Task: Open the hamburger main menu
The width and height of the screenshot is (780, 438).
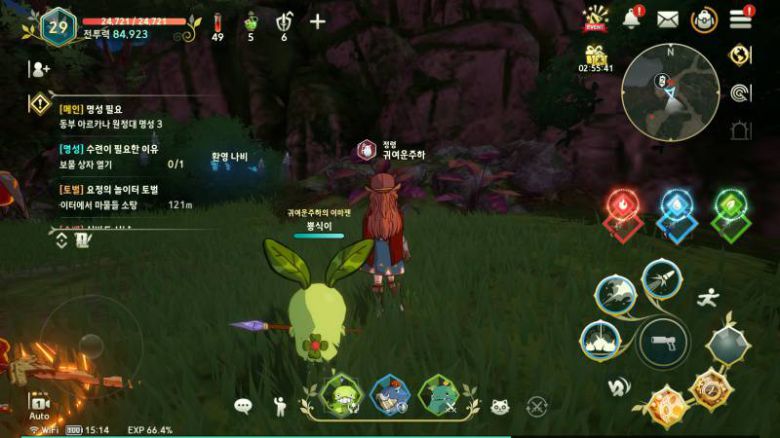Action: pyautogui.click(x=741, y=19)
